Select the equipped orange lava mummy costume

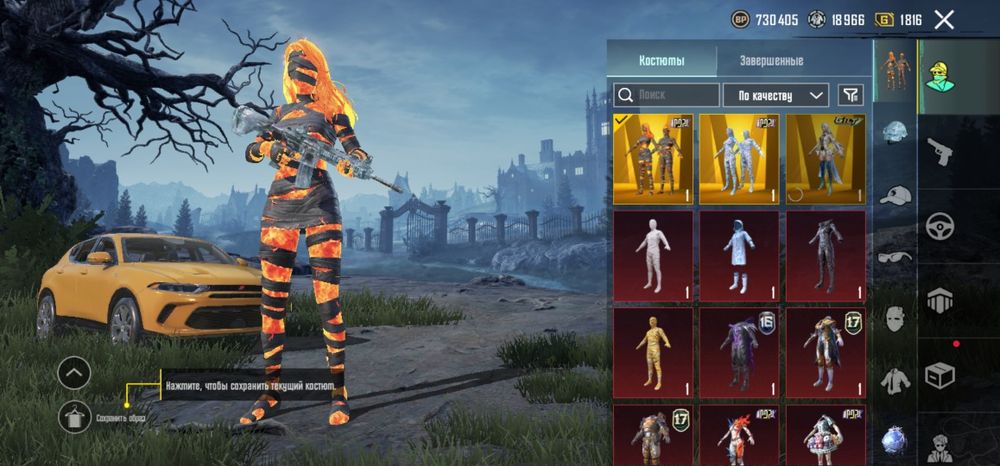pos(652,159)
